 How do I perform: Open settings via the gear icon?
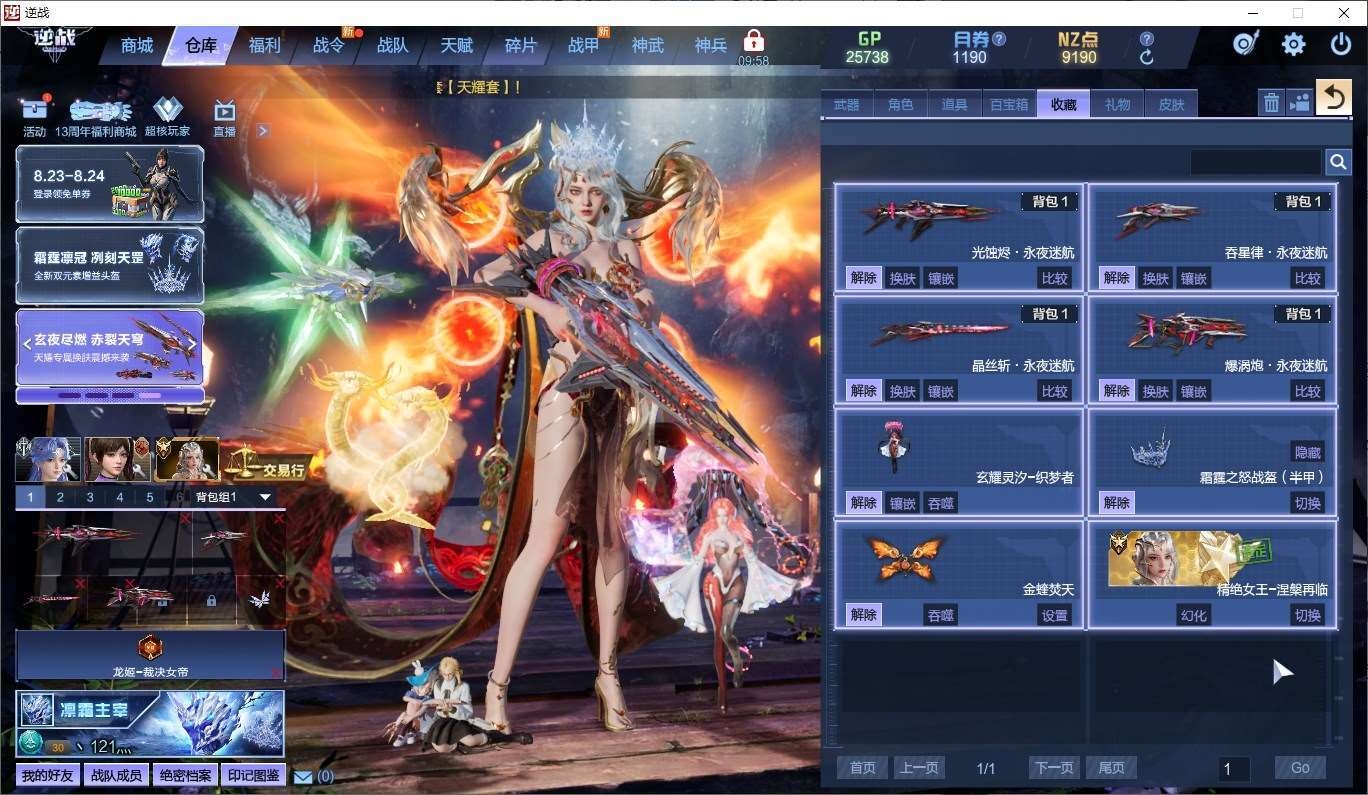(x=1293, y=44)
